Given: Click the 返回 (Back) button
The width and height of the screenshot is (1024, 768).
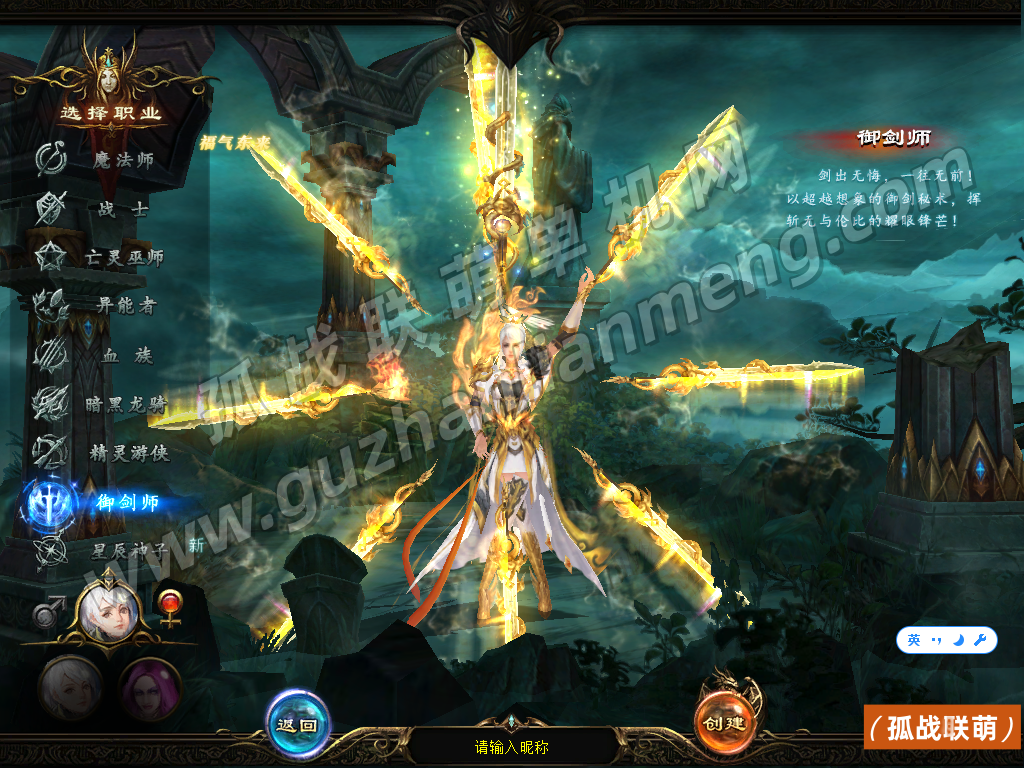Looking at the screenshot, I should 298,724.
